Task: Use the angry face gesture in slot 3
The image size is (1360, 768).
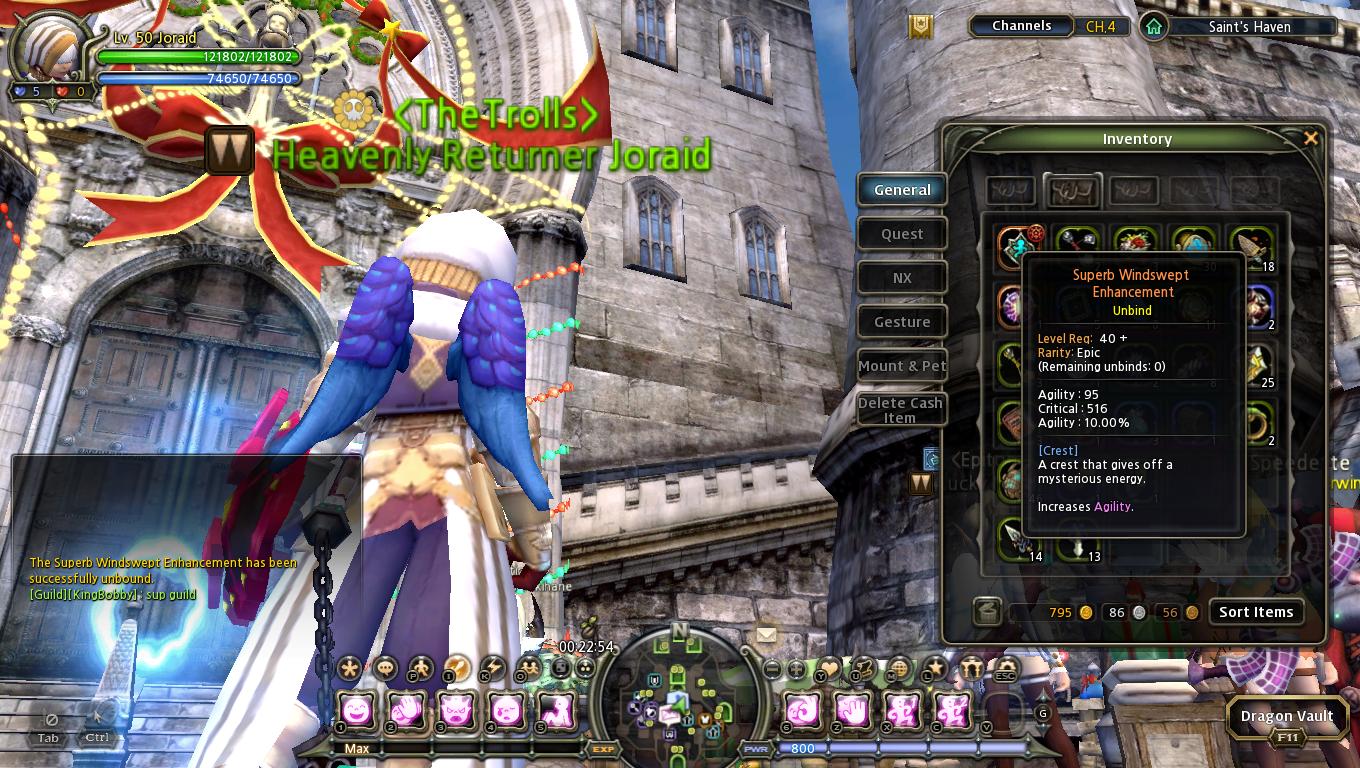Action: 457,710
